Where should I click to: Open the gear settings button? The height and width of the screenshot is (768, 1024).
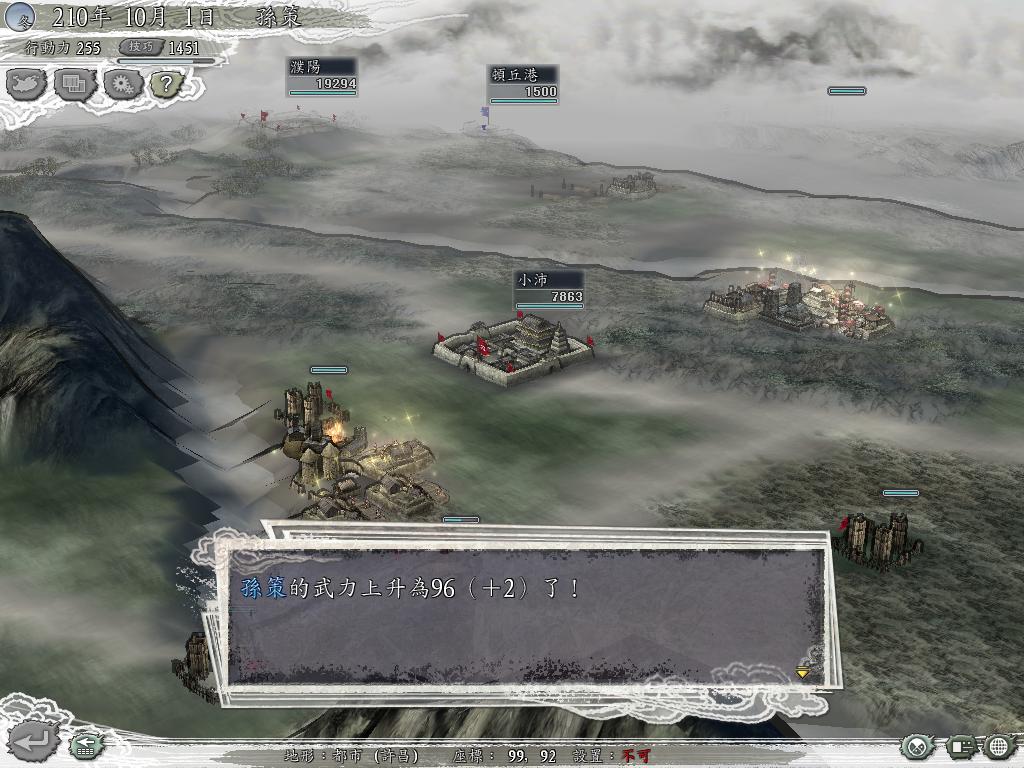pyautogui.click(x=122, y=84)
